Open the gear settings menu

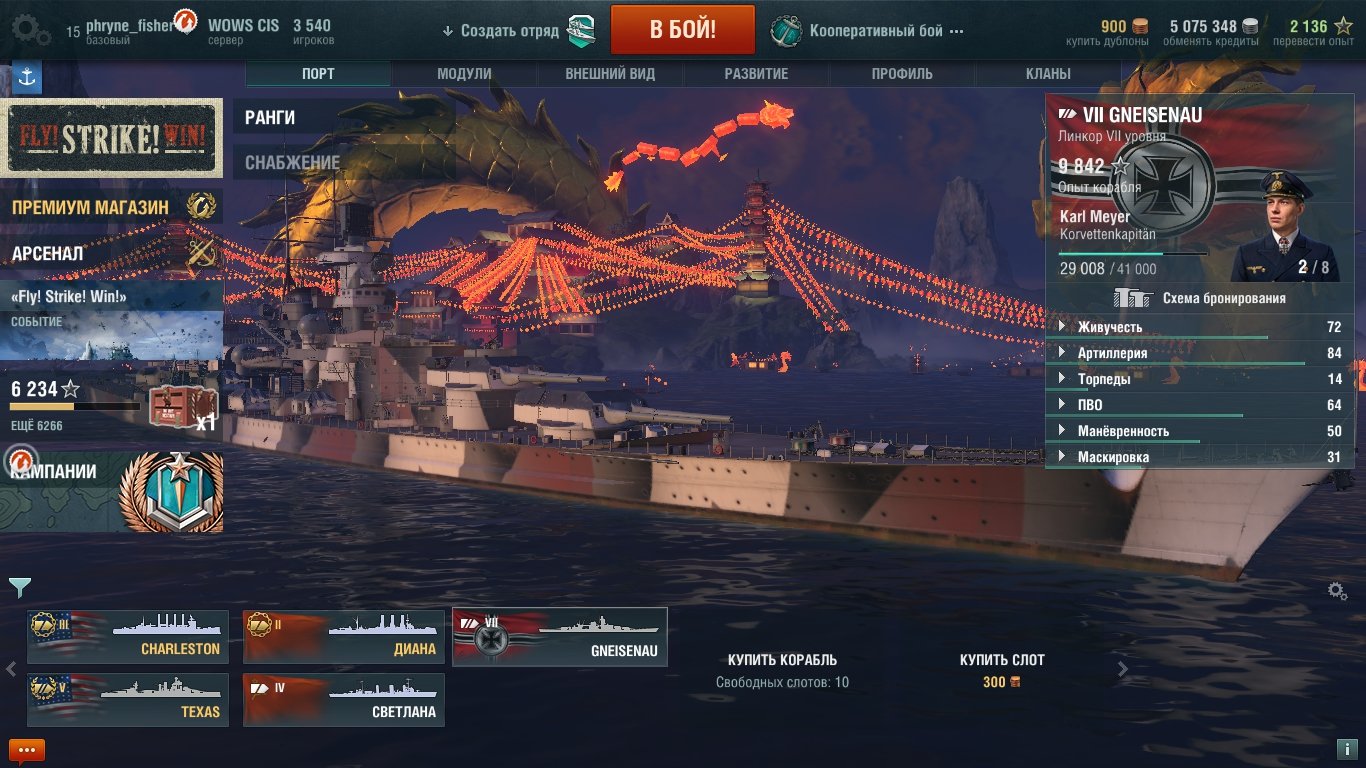coord(31,30)
